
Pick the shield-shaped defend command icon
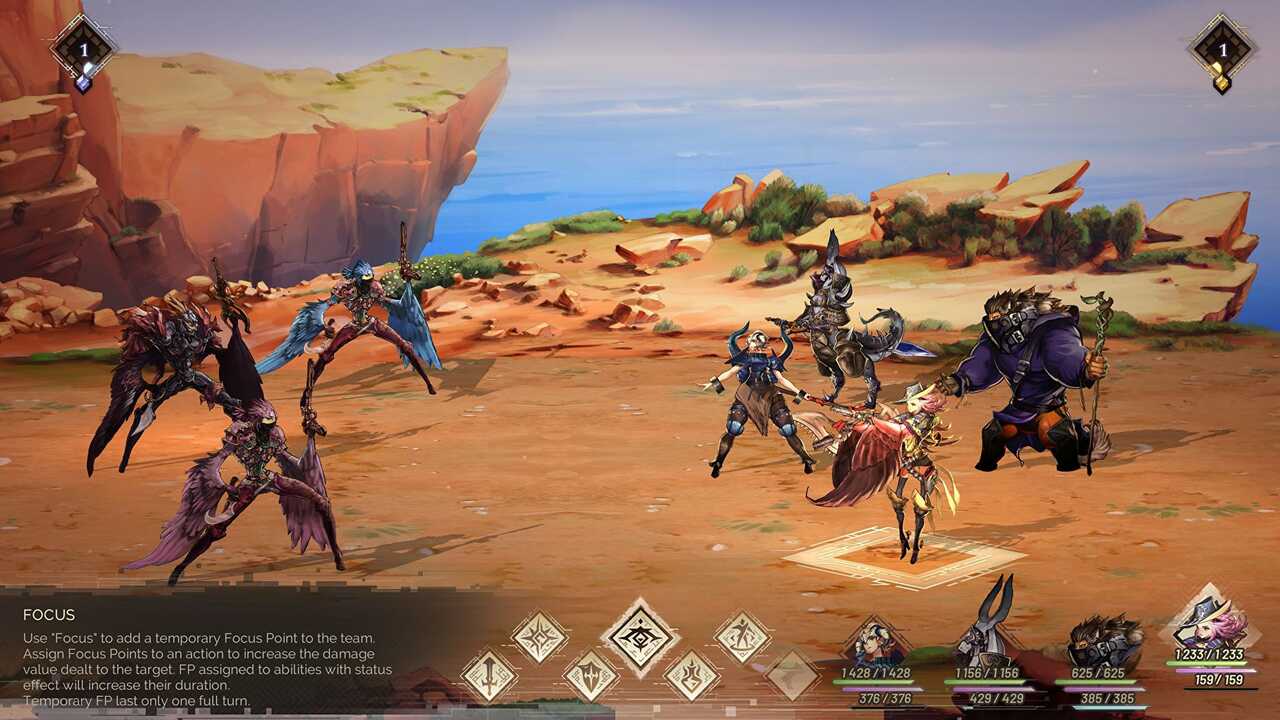[x=590, y=675]
